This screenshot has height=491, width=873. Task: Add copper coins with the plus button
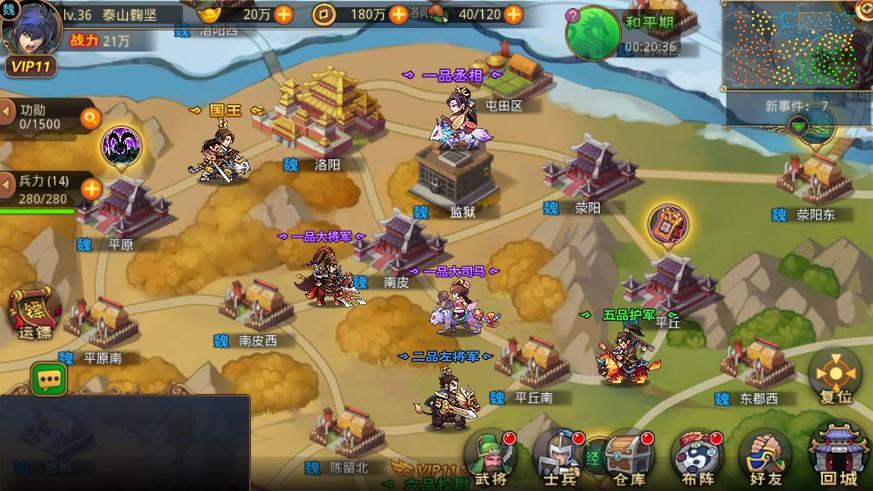click(398, 15)
